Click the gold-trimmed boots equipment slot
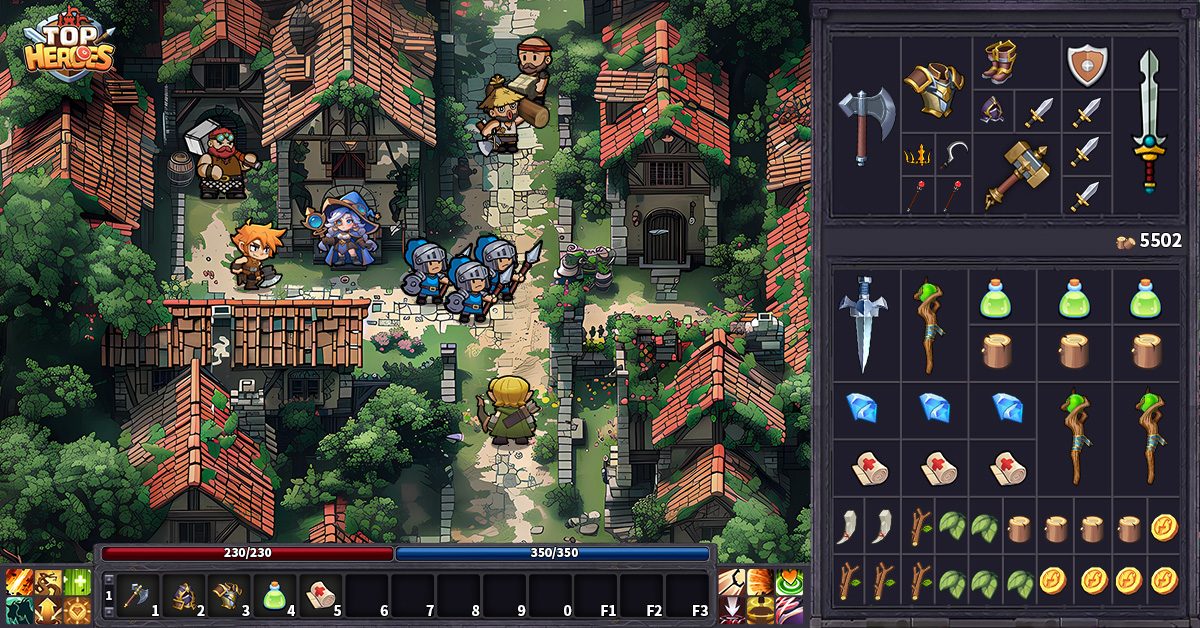This screenshot has height=628, width=1200. pyautogui.click(x=998, y=63)
